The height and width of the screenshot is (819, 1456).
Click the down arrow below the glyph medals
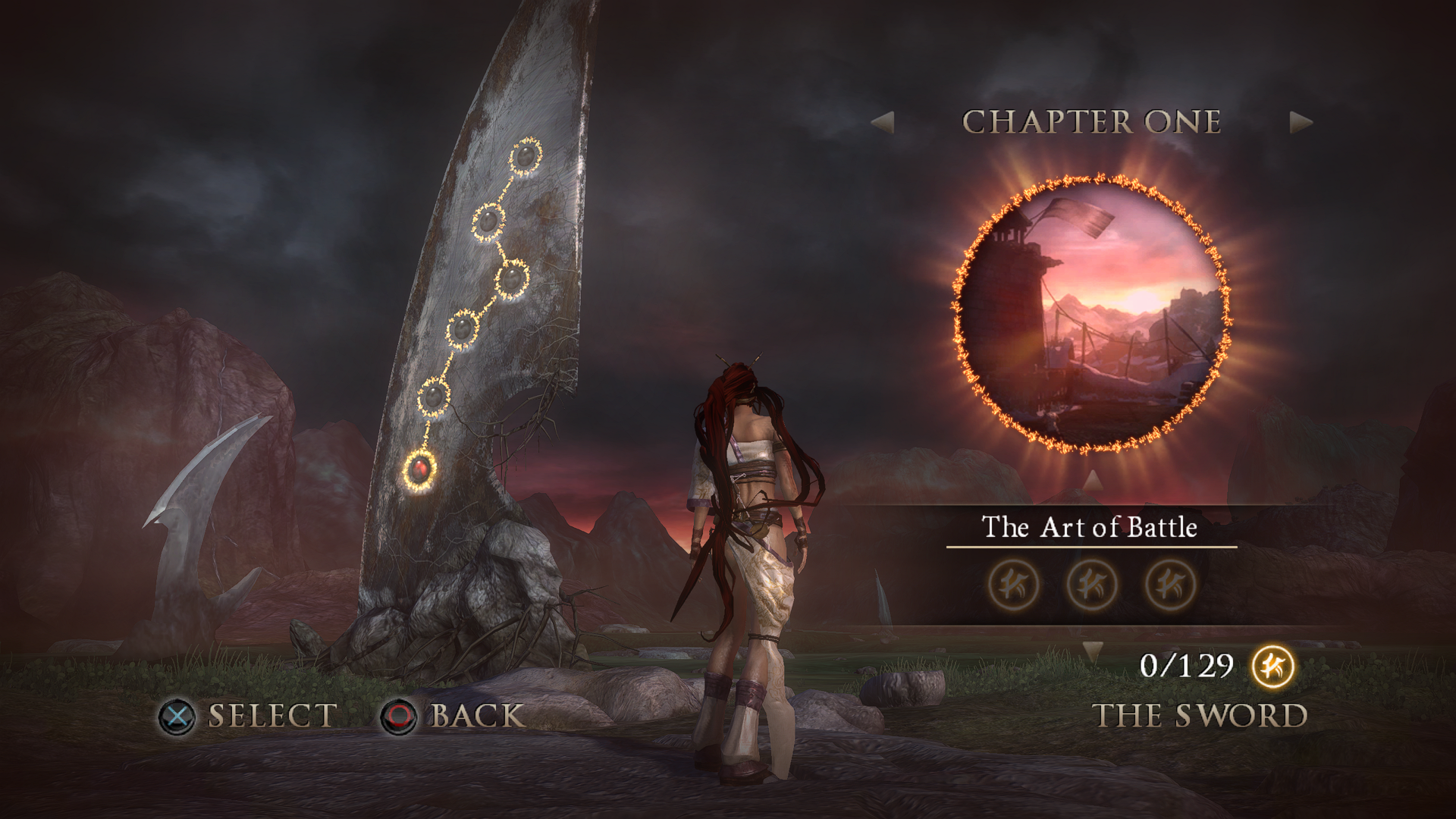(1092, 651)
